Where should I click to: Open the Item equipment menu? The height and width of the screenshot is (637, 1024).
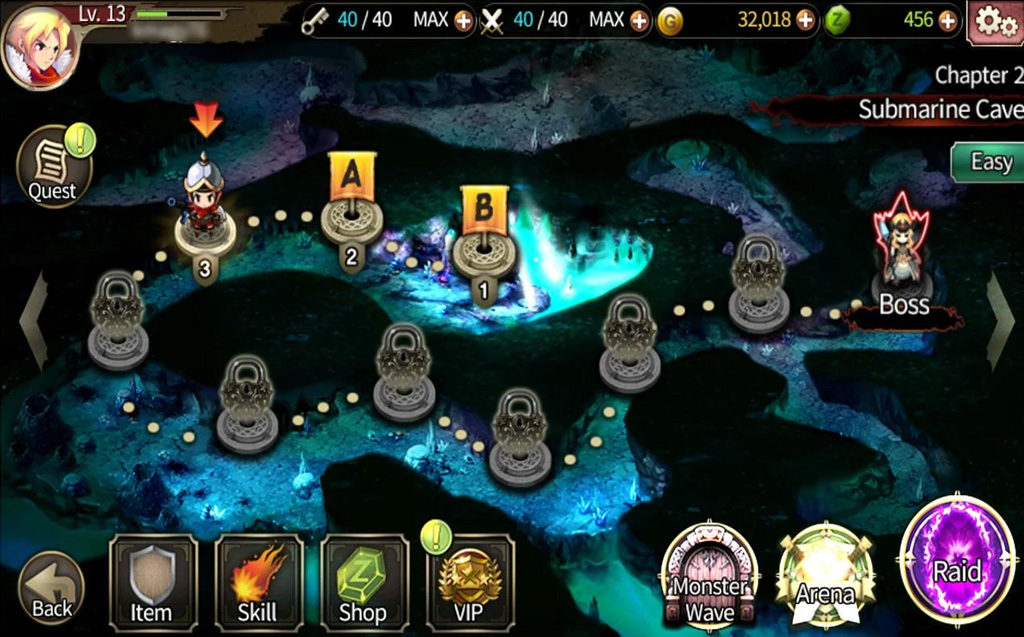pos(152,583)
